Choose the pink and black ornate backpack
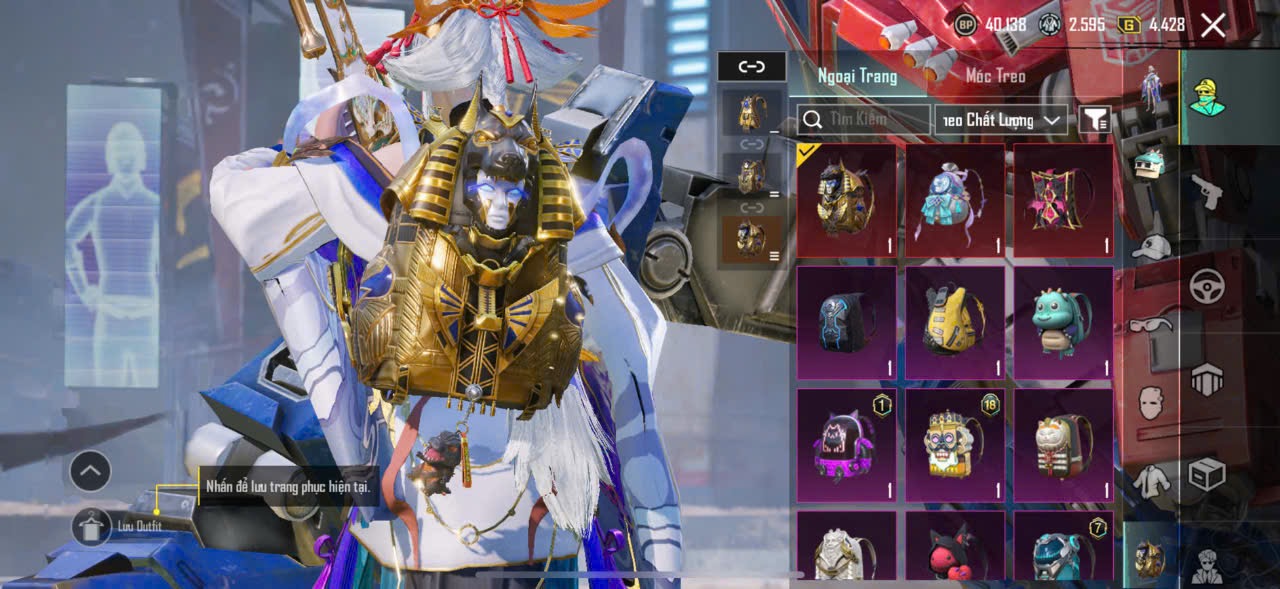This screenshot has width=1280, height=589. [1063, 200]
